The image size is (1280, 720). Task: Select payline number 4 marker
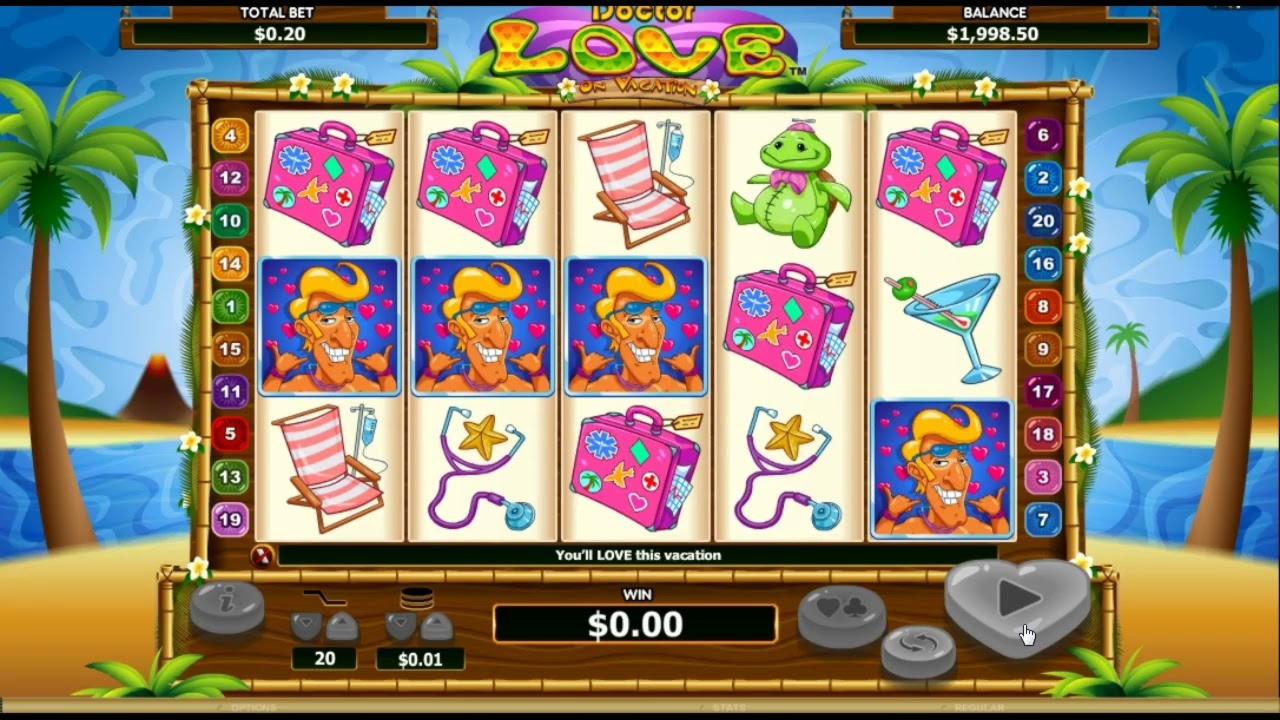point(230,136)
